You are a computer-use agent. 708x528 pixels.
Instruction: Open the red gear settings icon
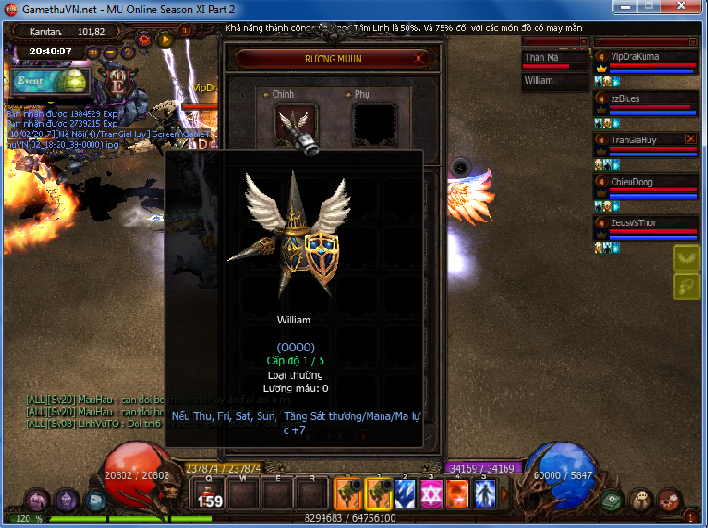pos(144,39)
